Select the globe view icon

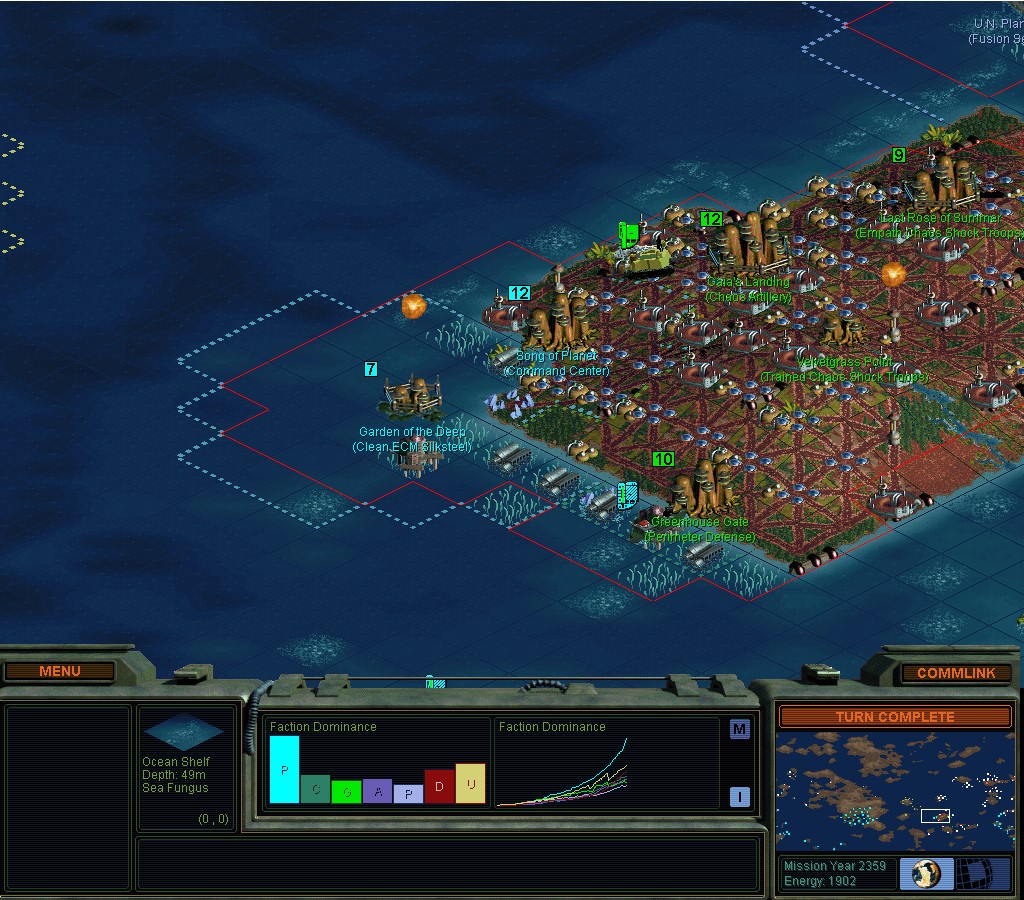926,873
